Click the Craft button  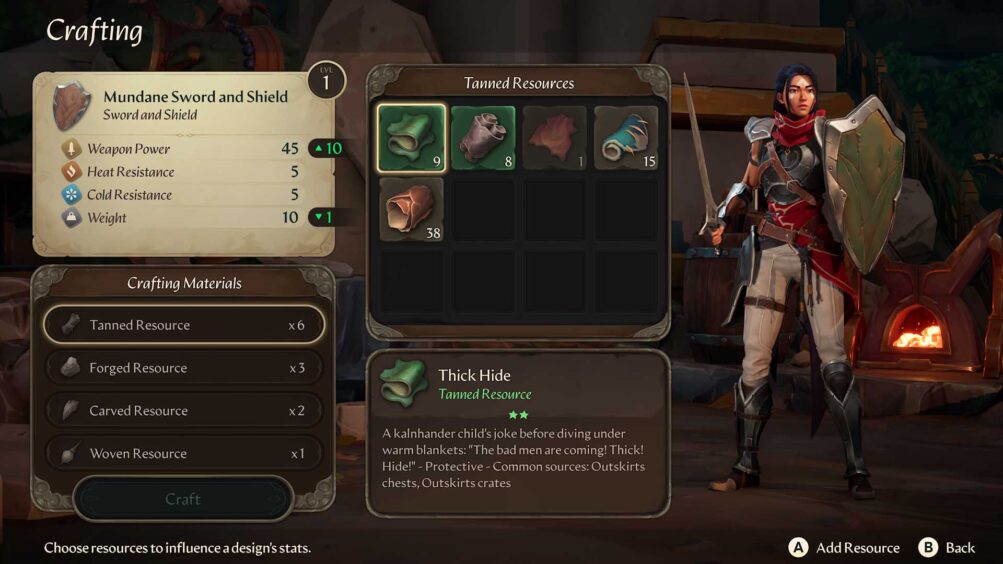(x=183, y=499)
